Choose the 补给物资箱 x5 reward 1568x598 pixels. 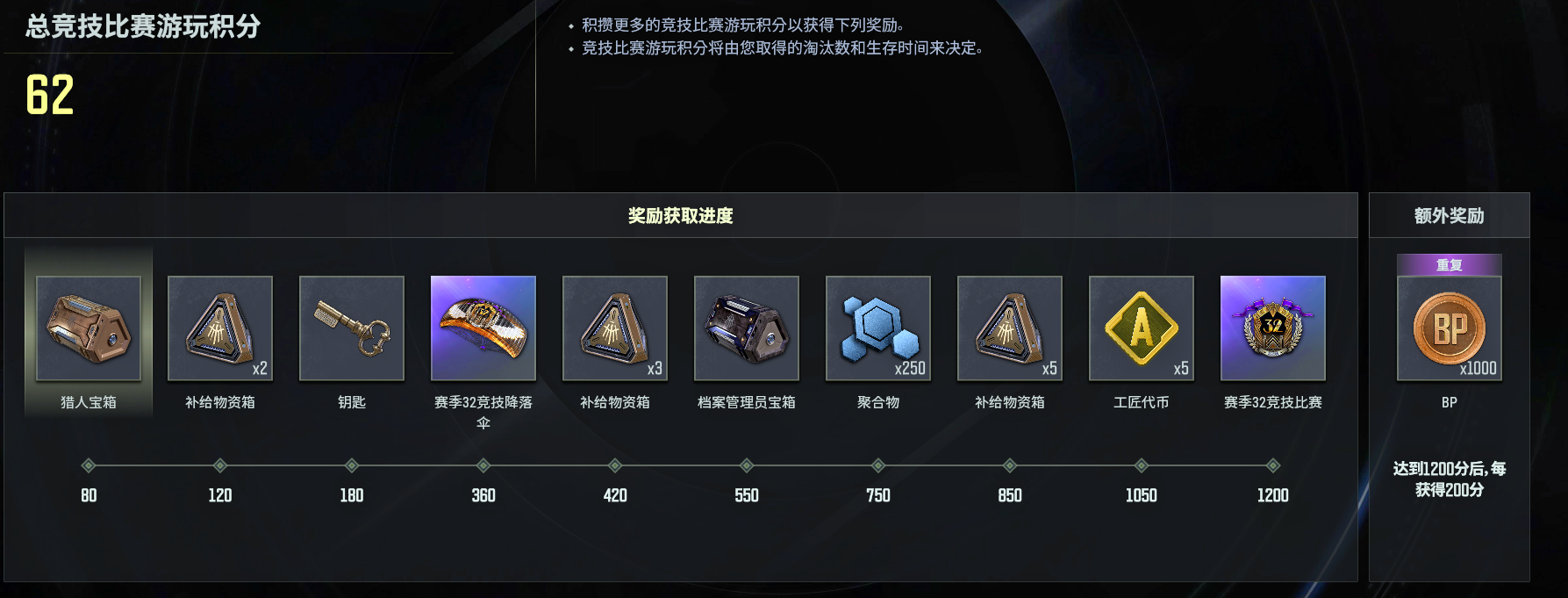[1010, 328]
